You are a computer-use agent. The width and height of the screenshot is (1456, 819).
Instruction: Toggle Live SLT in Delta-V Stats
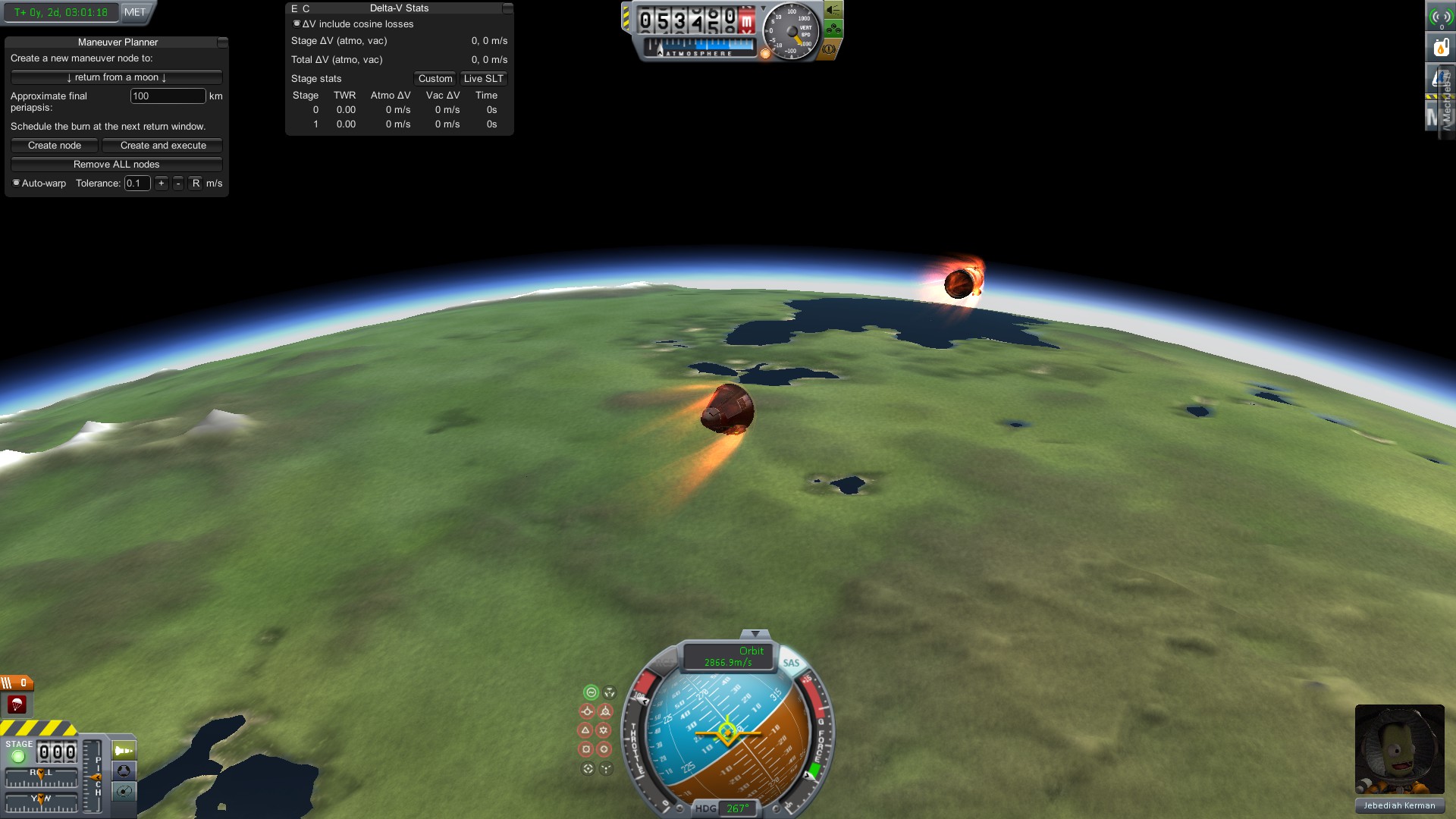483,79
